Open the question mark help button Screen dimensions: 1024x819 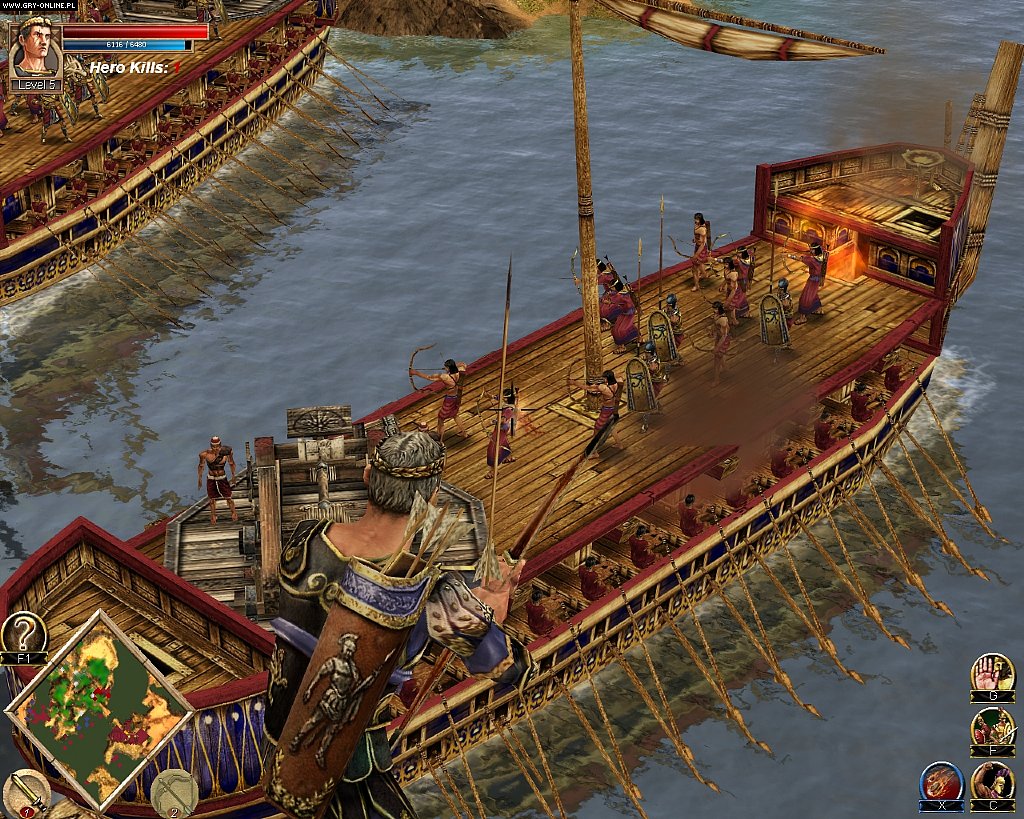23,634
